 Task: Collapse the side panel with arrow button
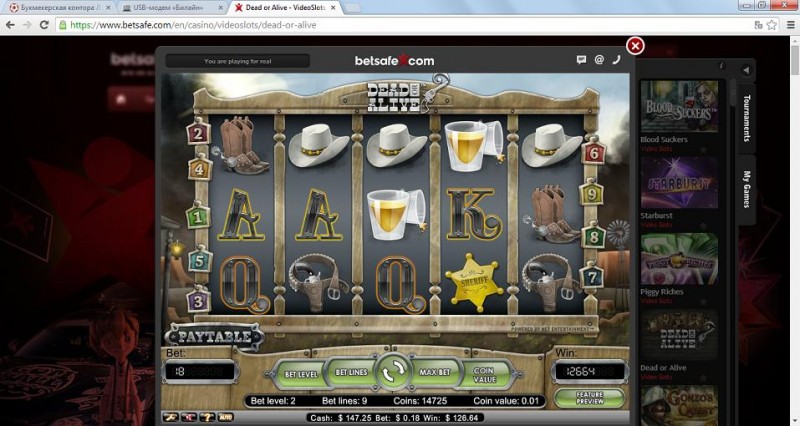point(745,70)
